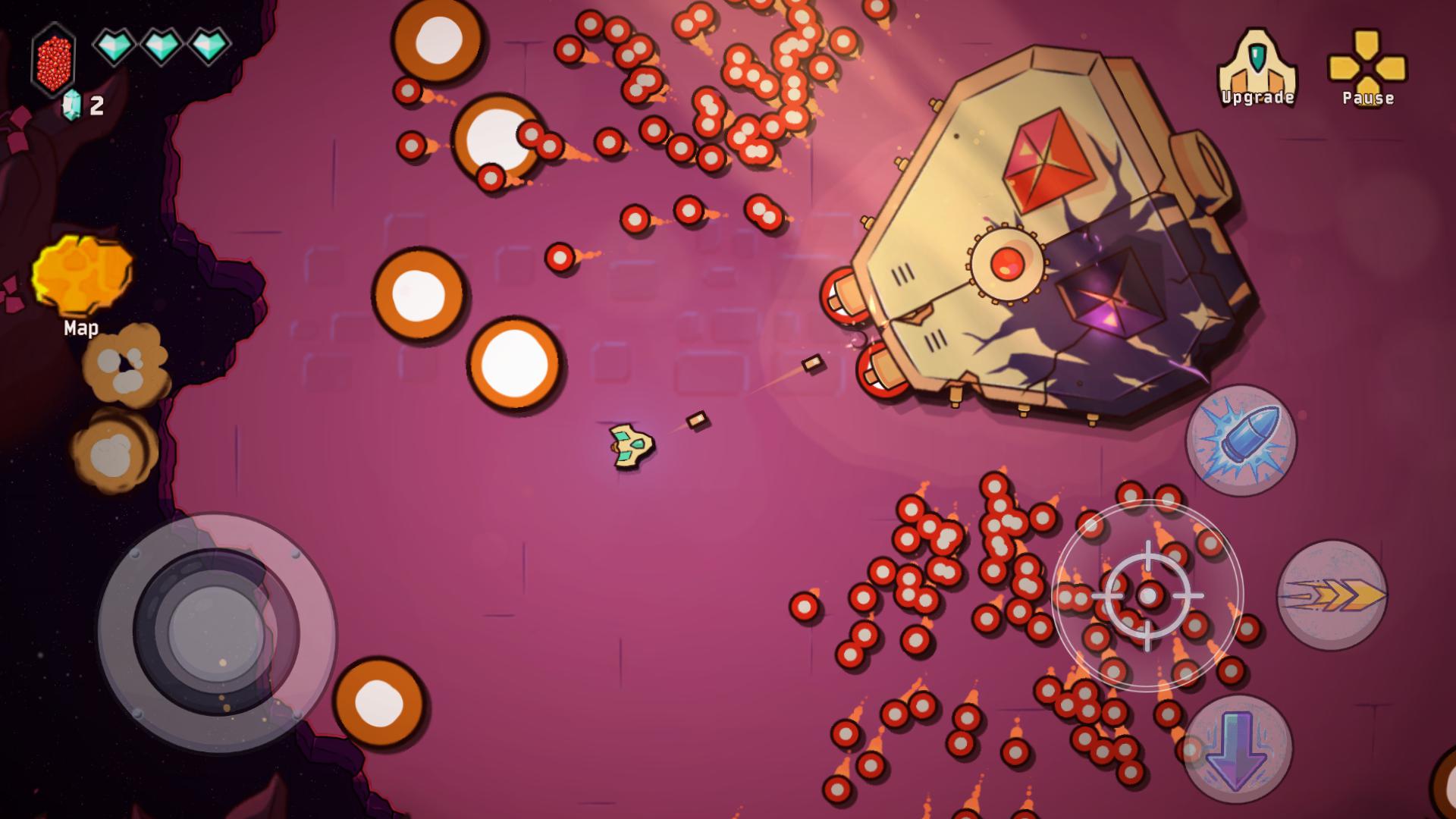Tap the virtual movement joystick
The image size is (1456, 819).
216,632
